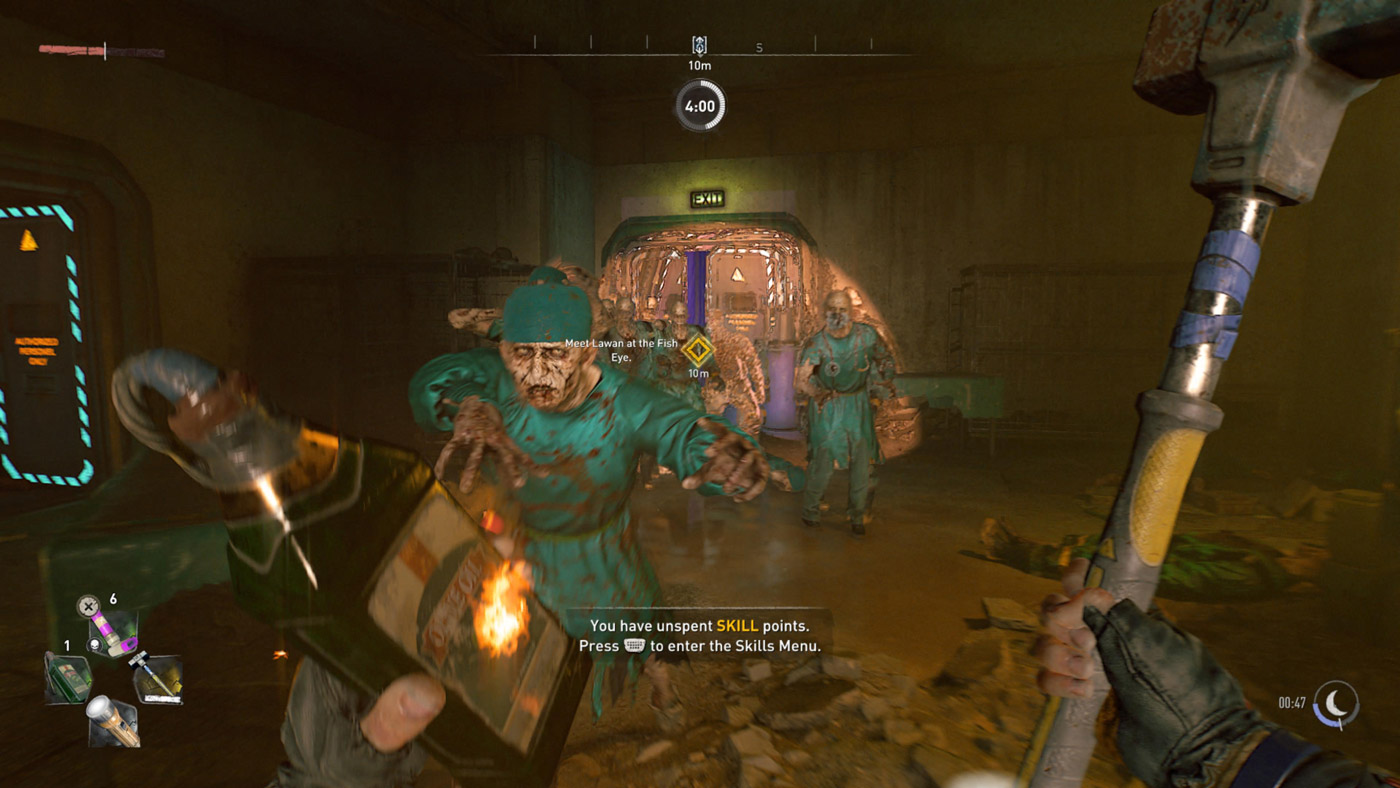Click the night moon clock icon
The height and width of the screenshot is (788, 1400).
(1337, 703)
